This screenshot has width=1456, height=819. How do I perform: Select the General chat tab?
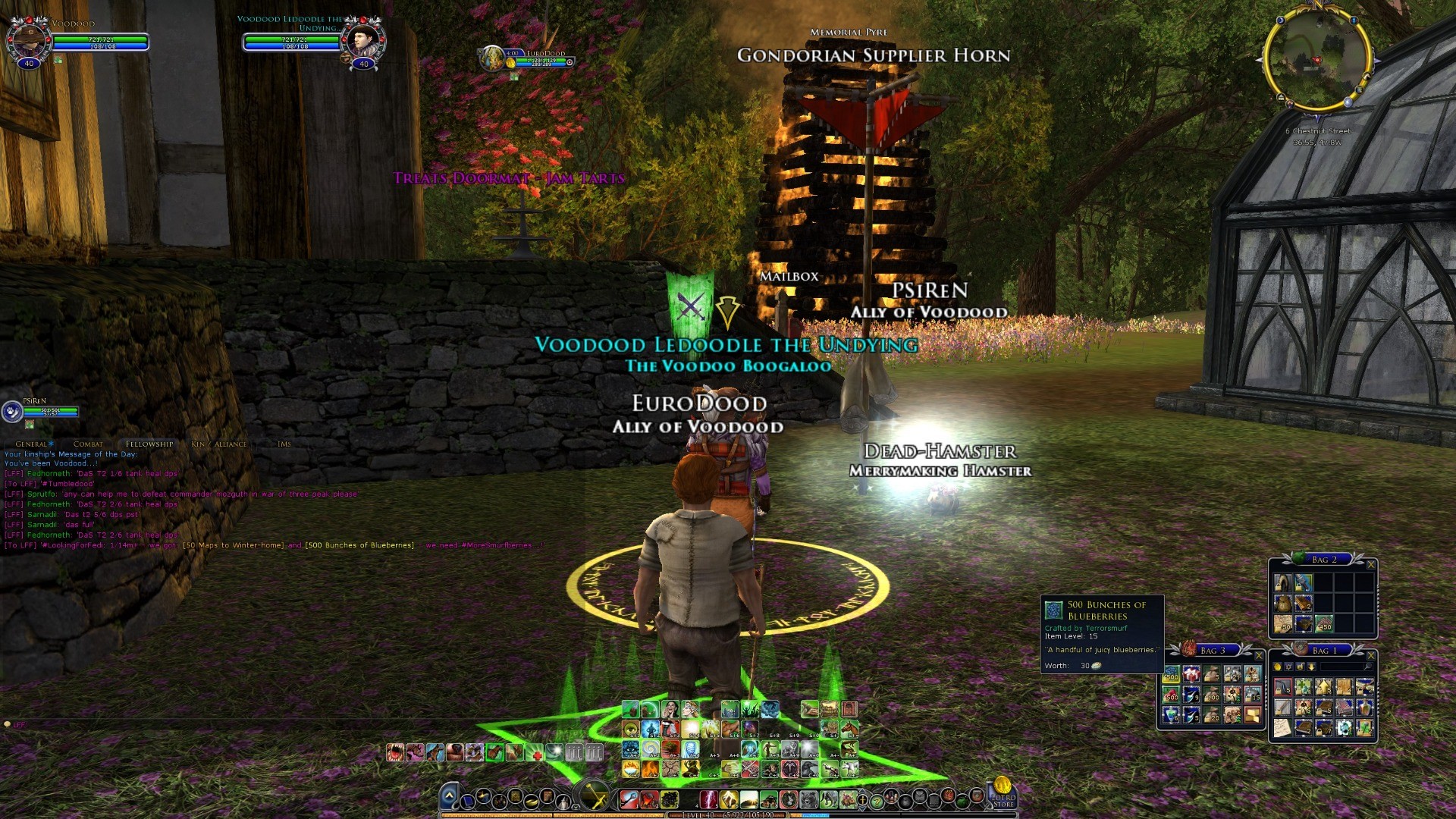[31, 444]
